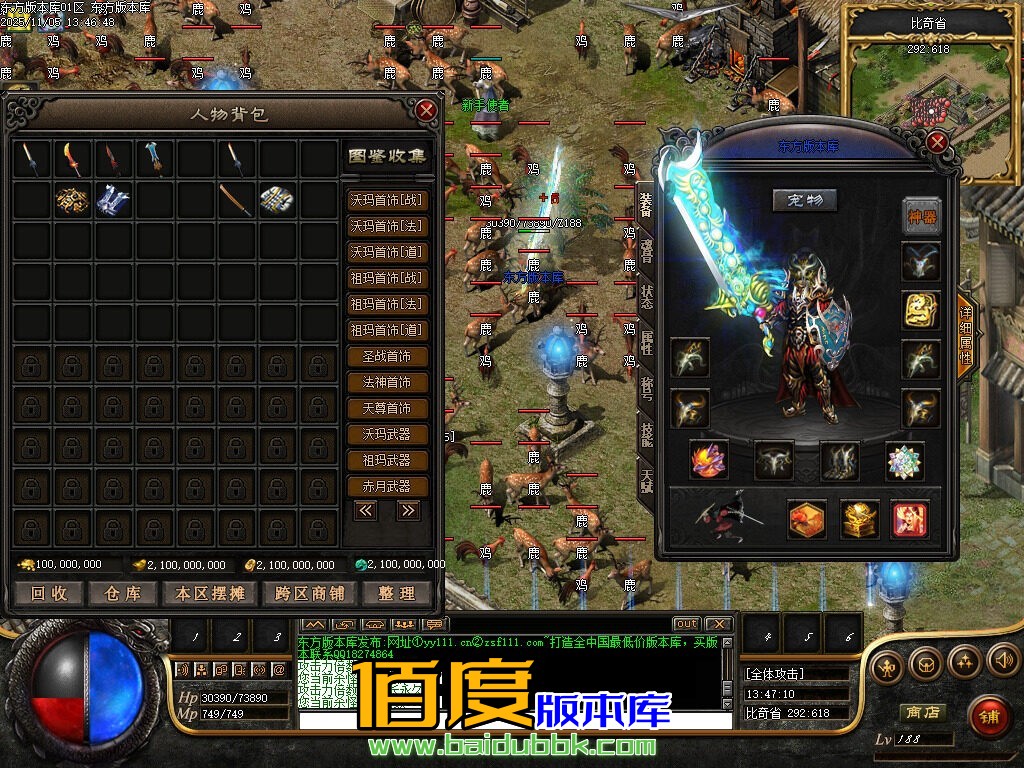Close the 人物背包 inventory window
This screenshot has height=768, width=1024.
coord(427,109)
